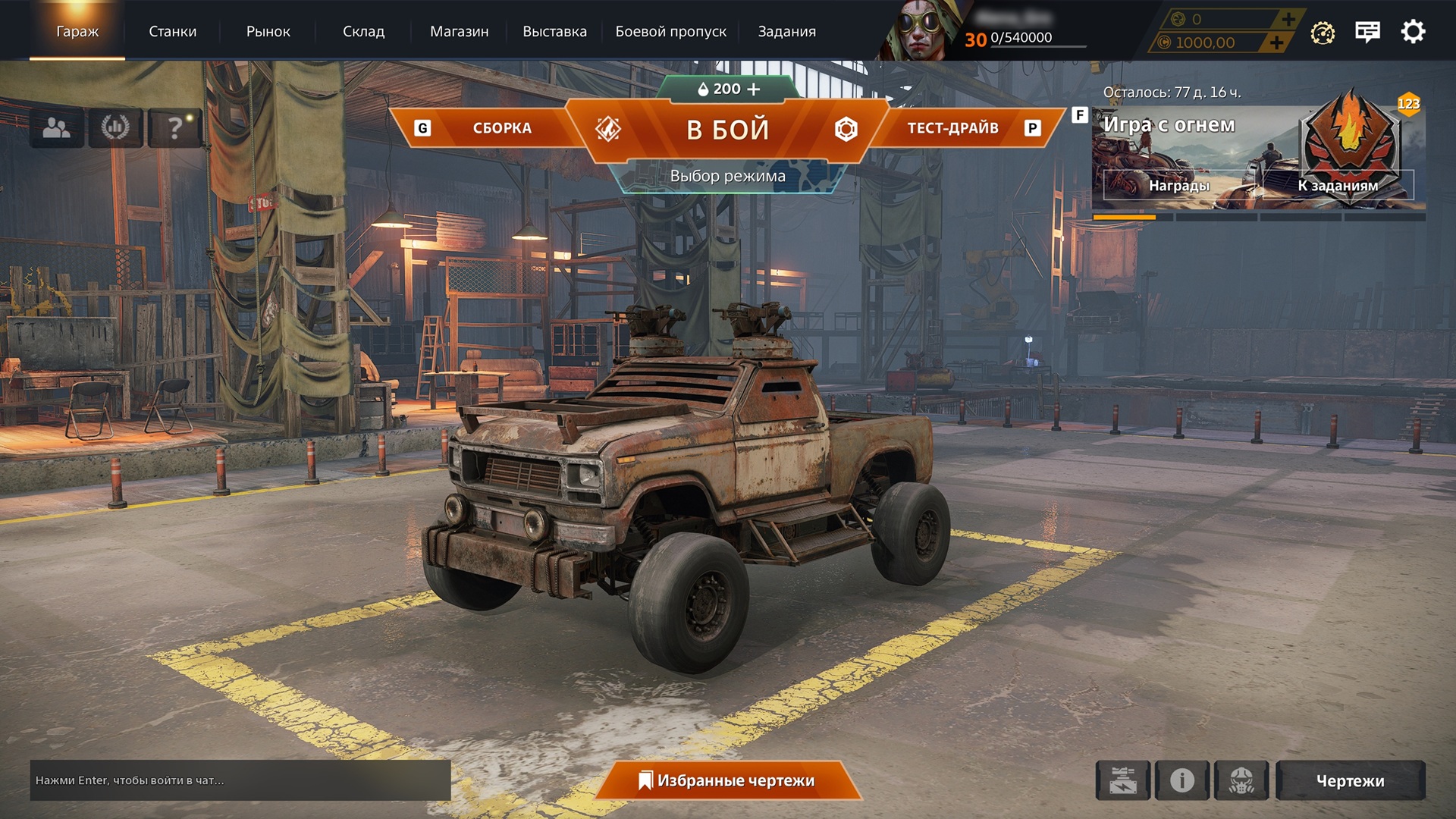The height and width of the screenshot is (819, 1456).
Task: Go to the Склад tab
Action: click(363, 32)
